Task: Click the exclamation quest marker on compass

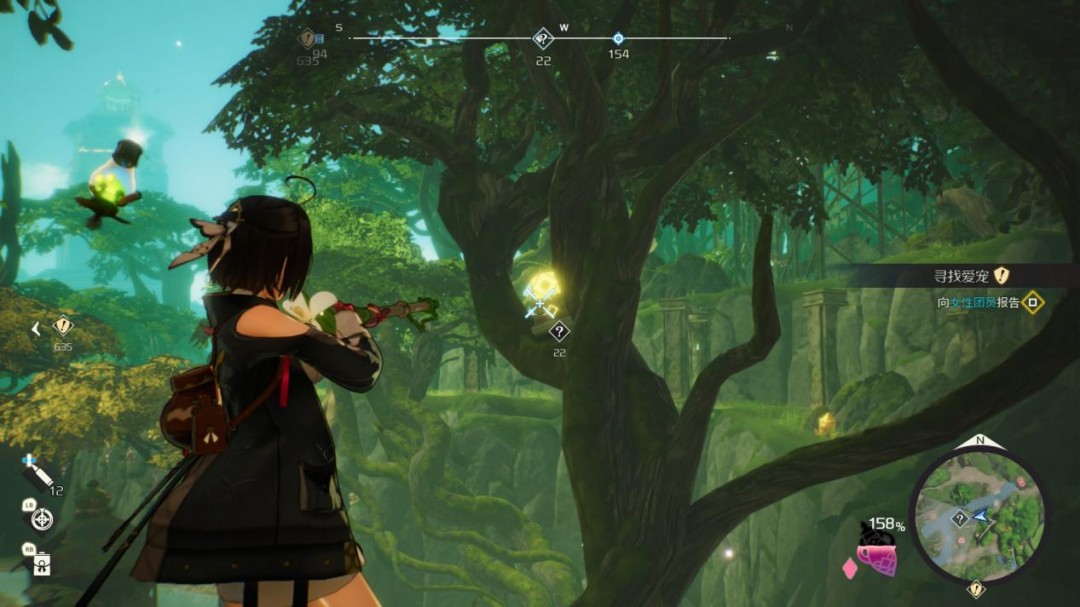Action: coord(308,39)
